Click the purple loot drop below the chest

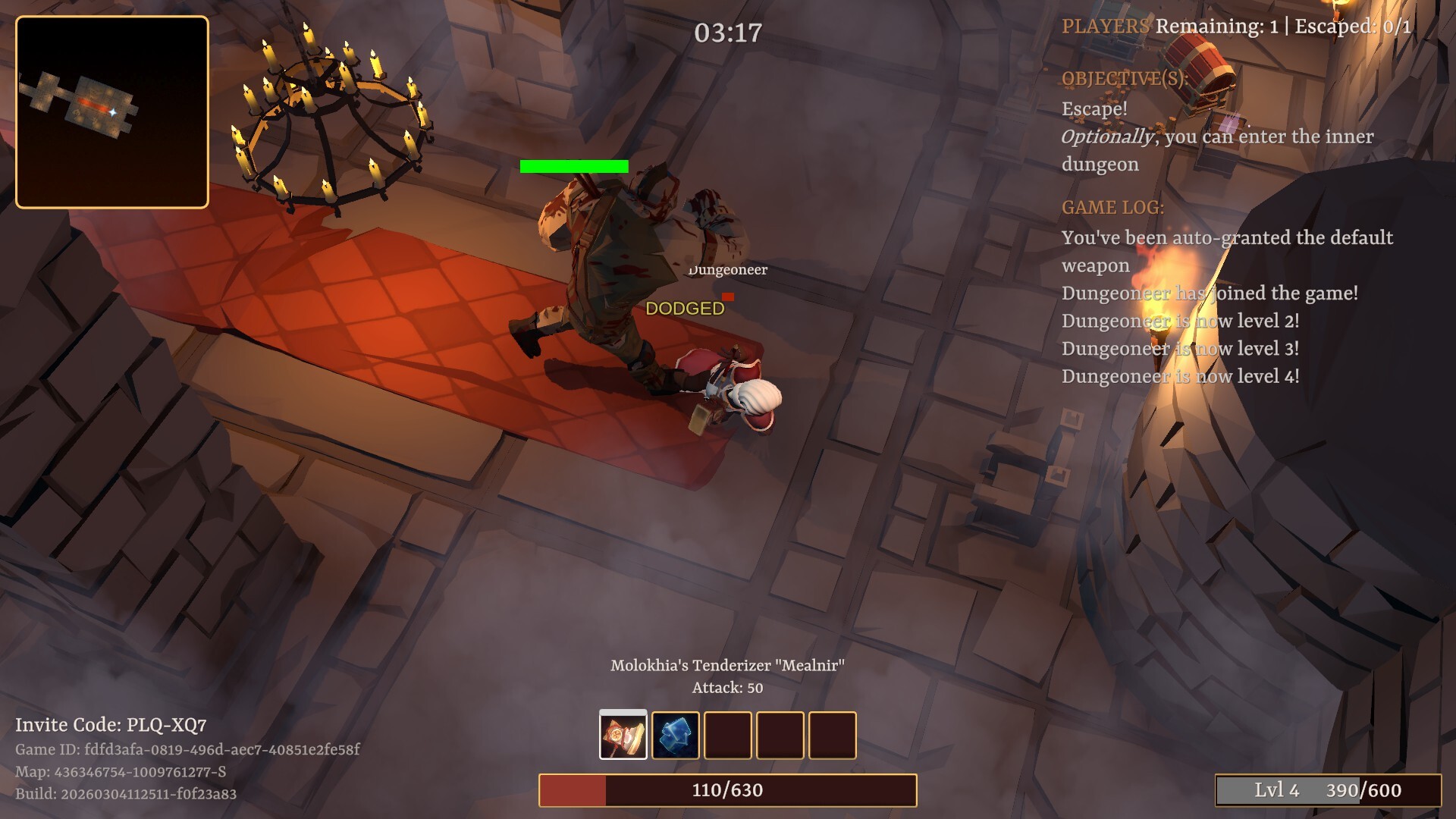coord(1232,122)
